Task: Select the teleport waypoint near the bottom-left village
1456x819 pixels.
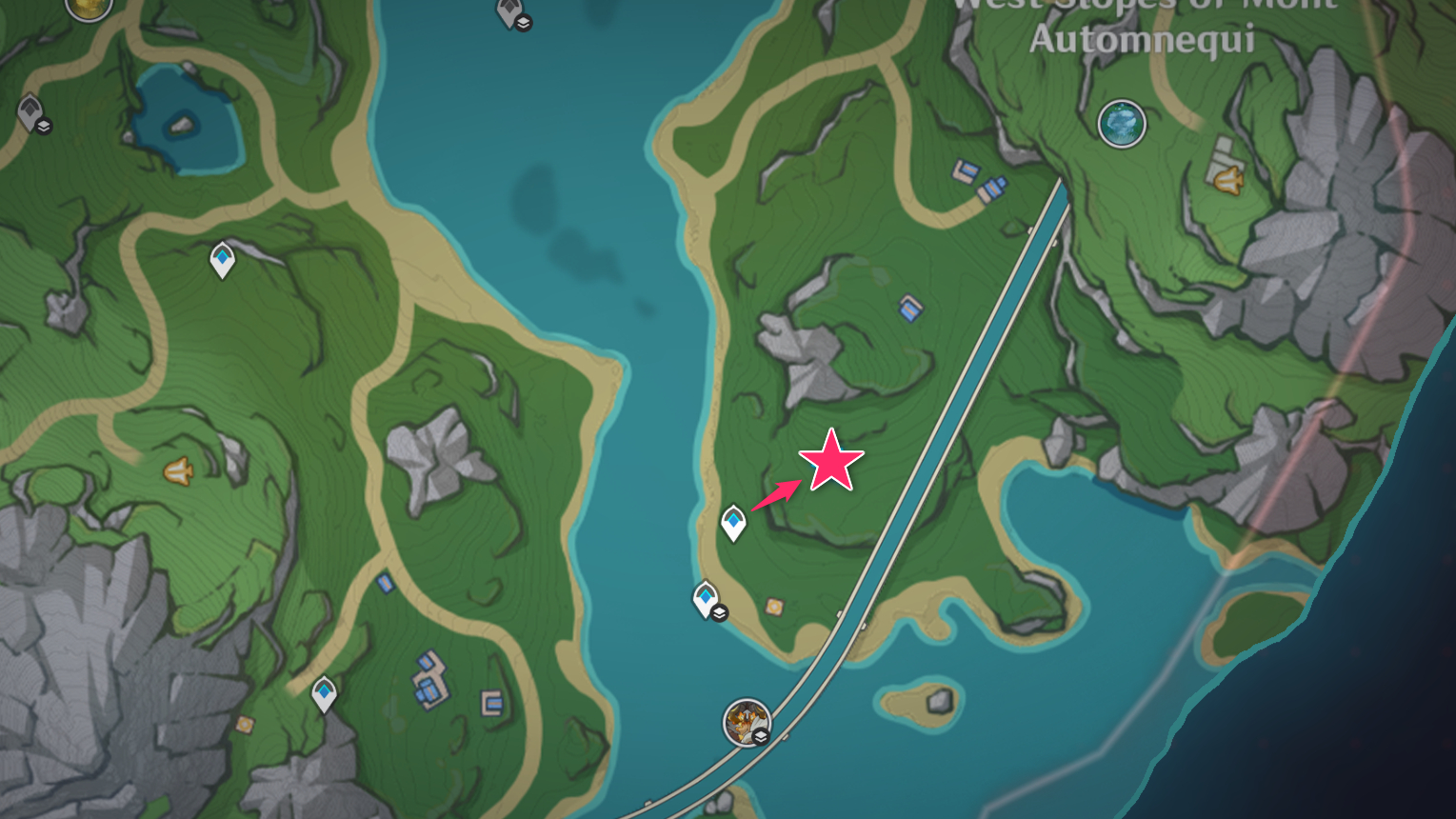Action: [x=324, y=692]
